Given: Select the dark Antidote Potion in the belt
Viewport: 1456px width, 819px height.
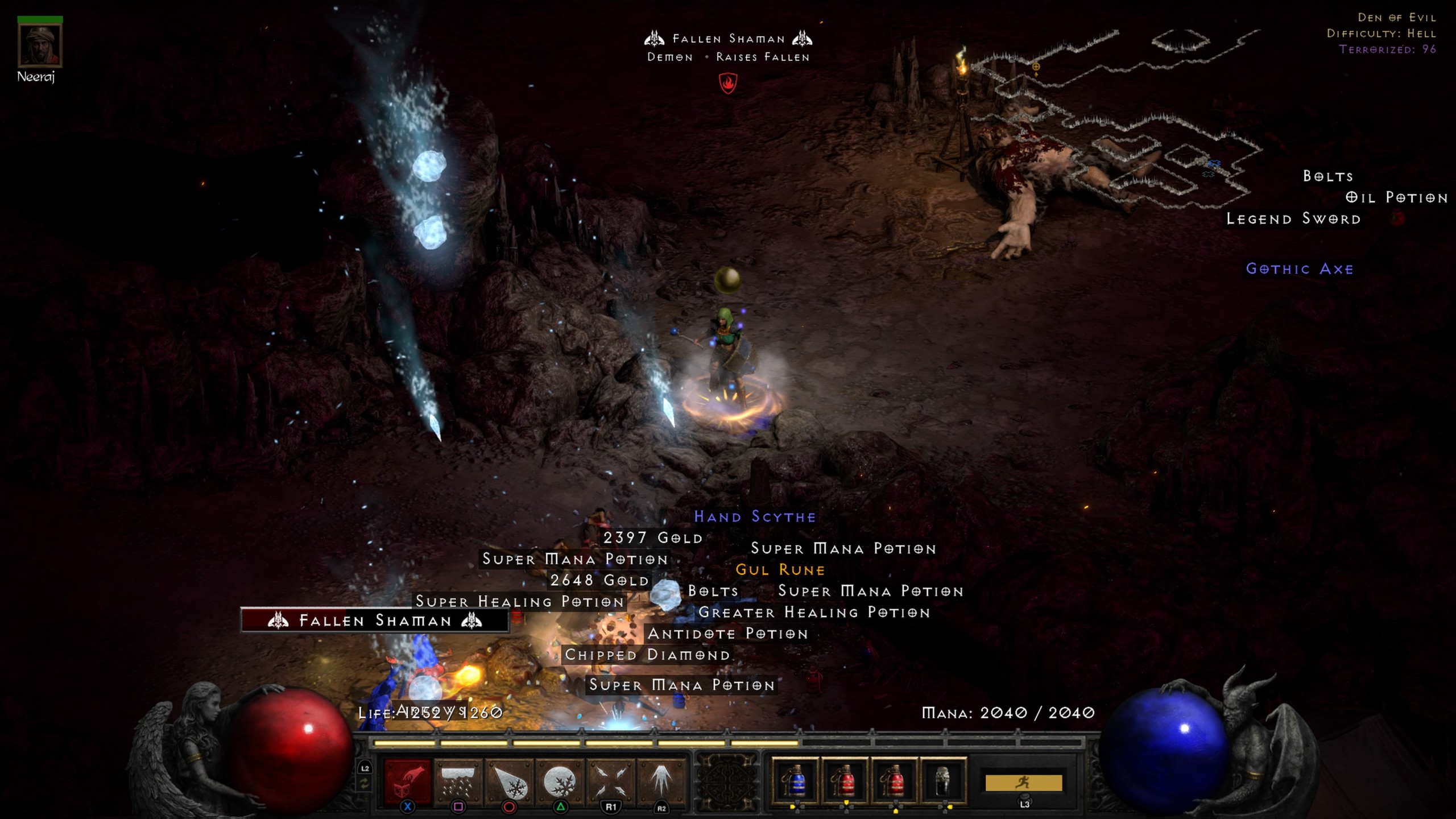Looking at the screenshot, I should click(x=941, y=782).
